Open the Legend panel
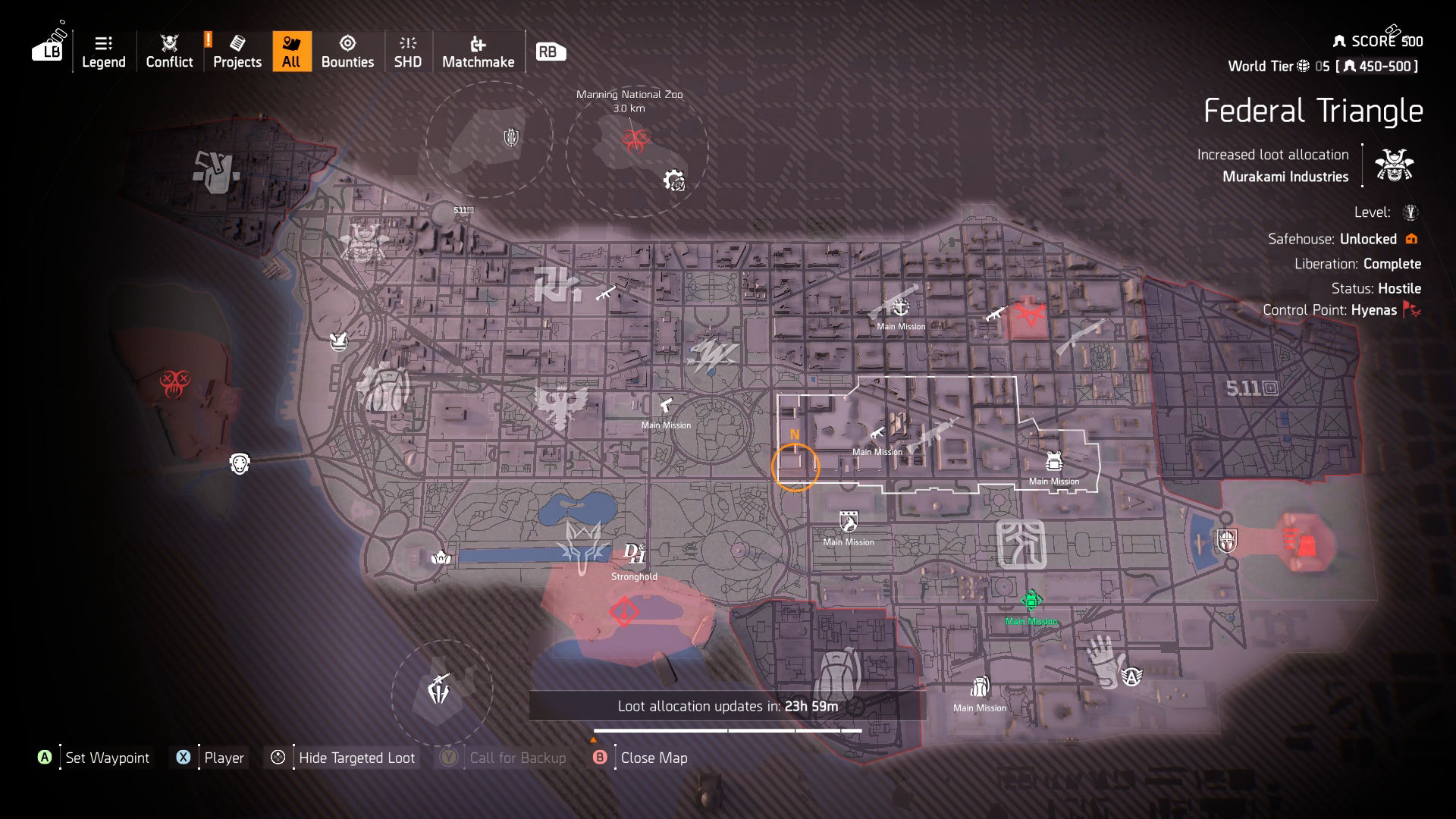The height and width of the screenshot is (819, 1456). (x=104, y=52)
